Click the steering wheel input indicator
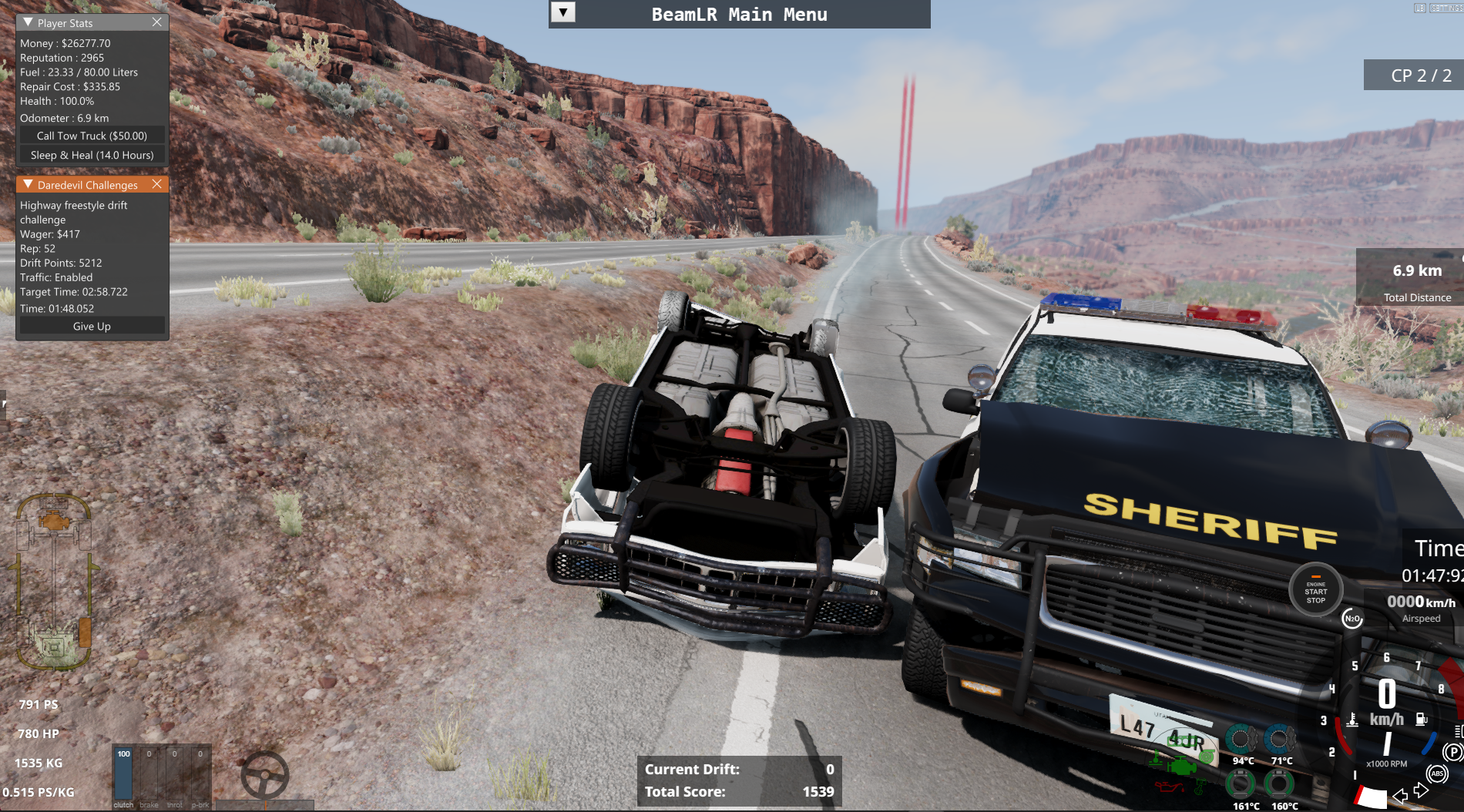This screenshot has height=812, width=1464. 264,775
